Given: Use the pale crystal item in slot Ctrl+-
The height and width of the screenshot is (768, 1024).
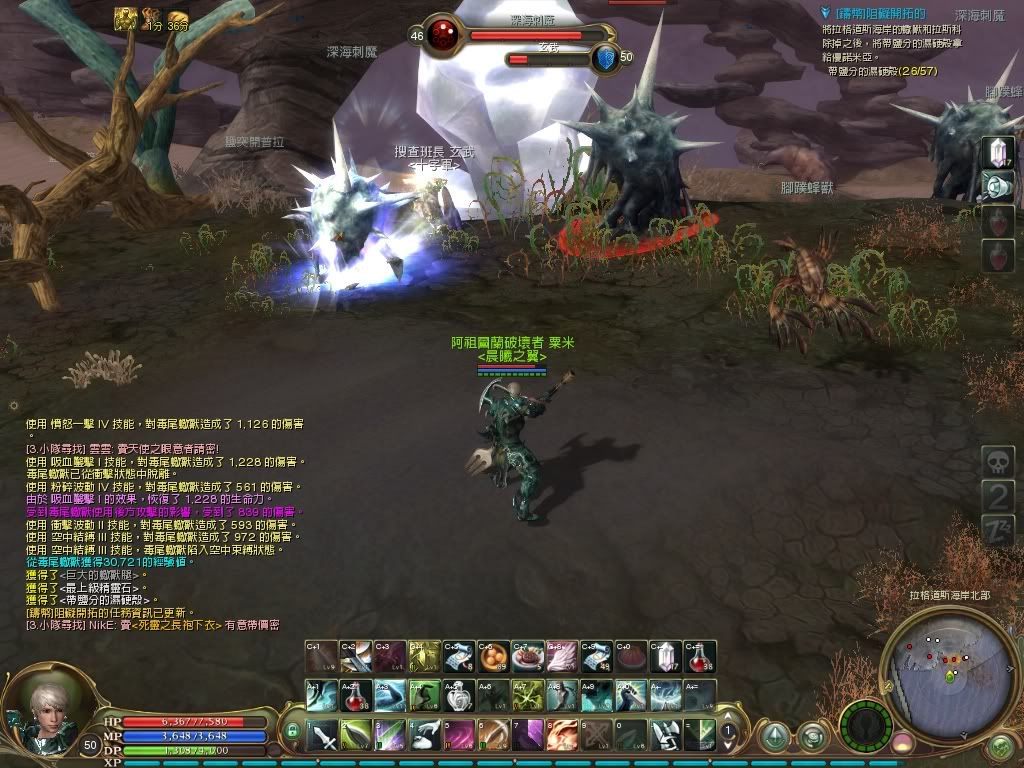Looking at the screenshot, I should (x=665, y=656).
